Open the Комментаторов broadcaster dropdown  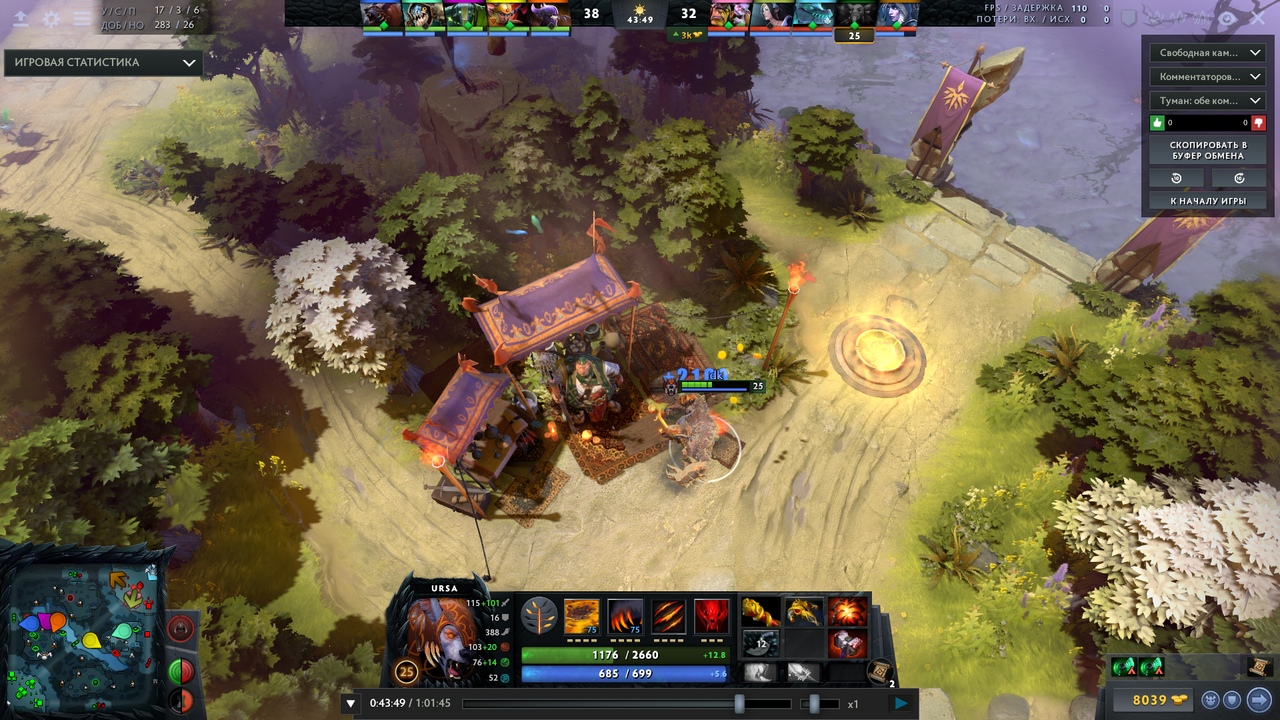(1207, 77)
